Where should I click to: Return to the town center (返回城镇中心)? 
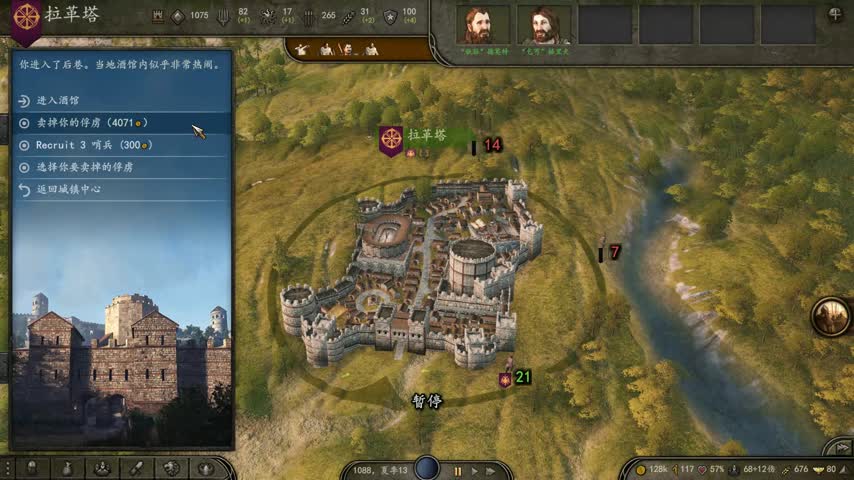(x=68, y=189)
